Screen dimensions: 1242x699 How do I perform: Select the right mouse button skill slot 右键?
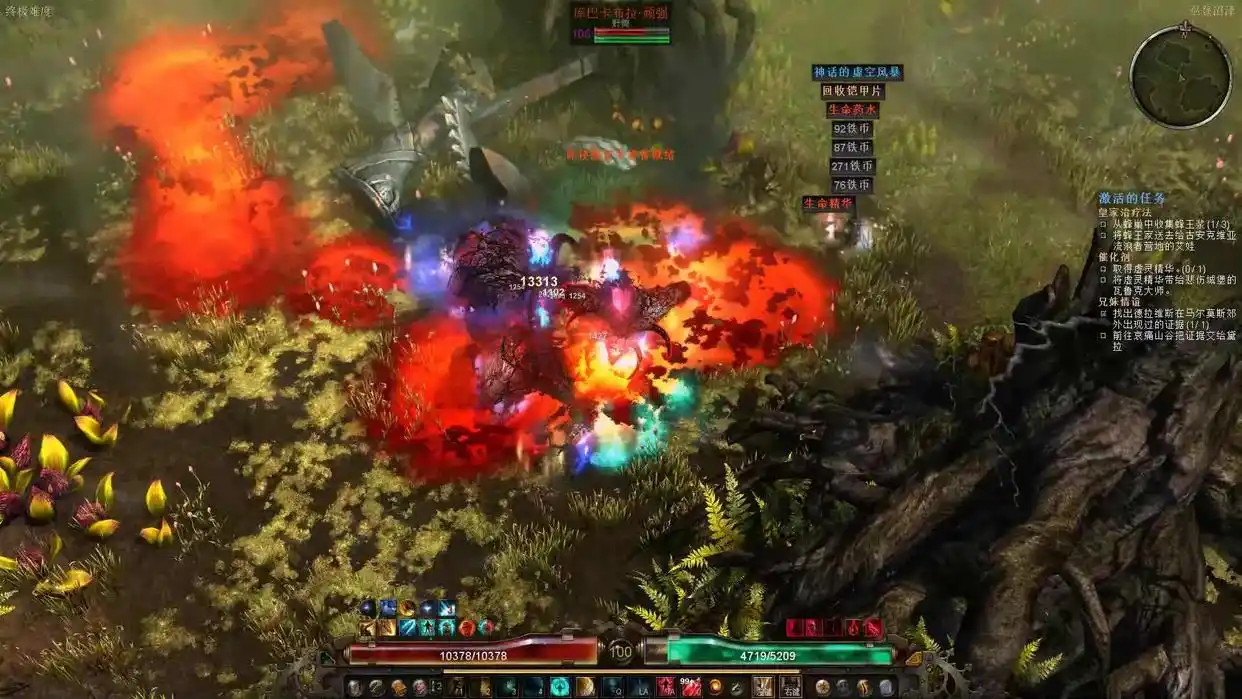790,687
